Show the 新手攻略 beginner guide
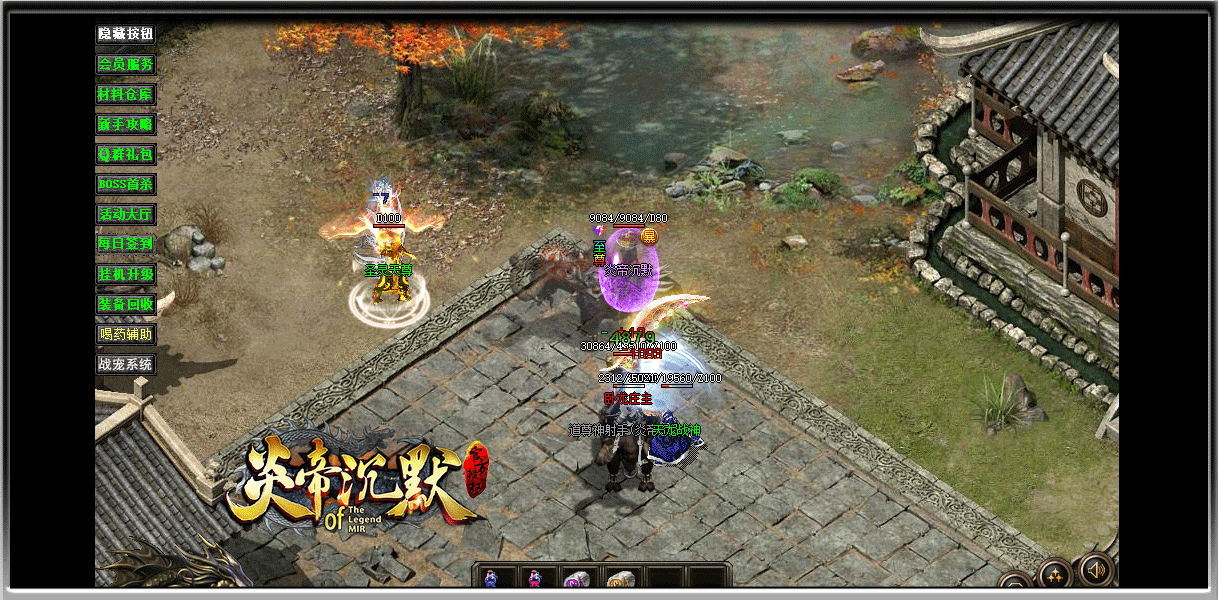 pos(126,124)
